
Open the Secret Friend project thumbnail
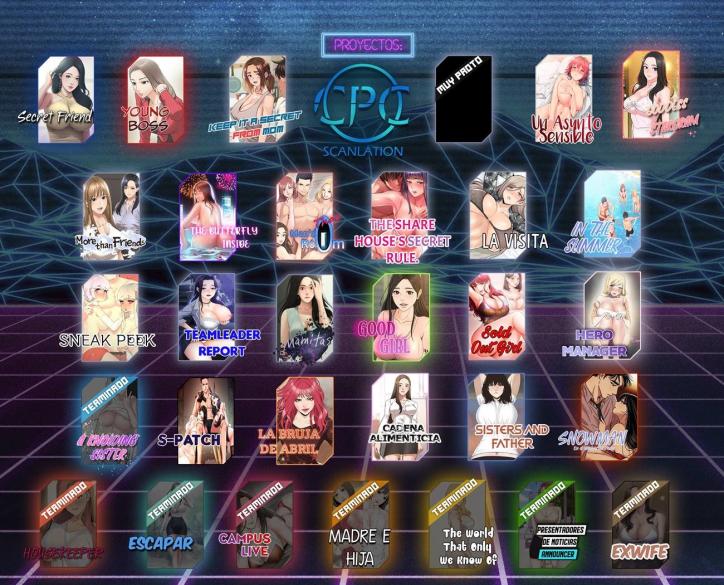pyautogui.click(x=66, y=99)
